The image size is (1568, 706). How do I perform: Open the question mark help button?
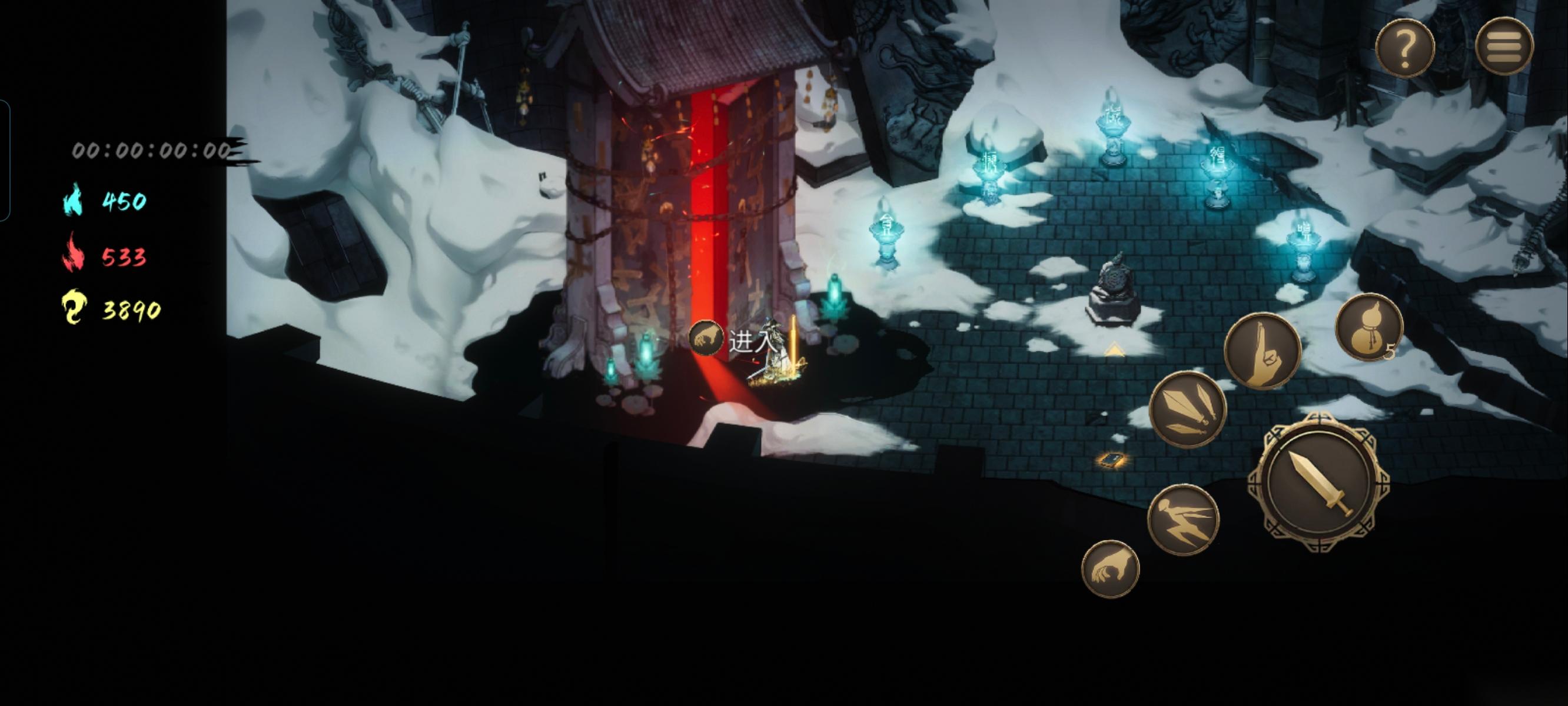(1404, 48)
